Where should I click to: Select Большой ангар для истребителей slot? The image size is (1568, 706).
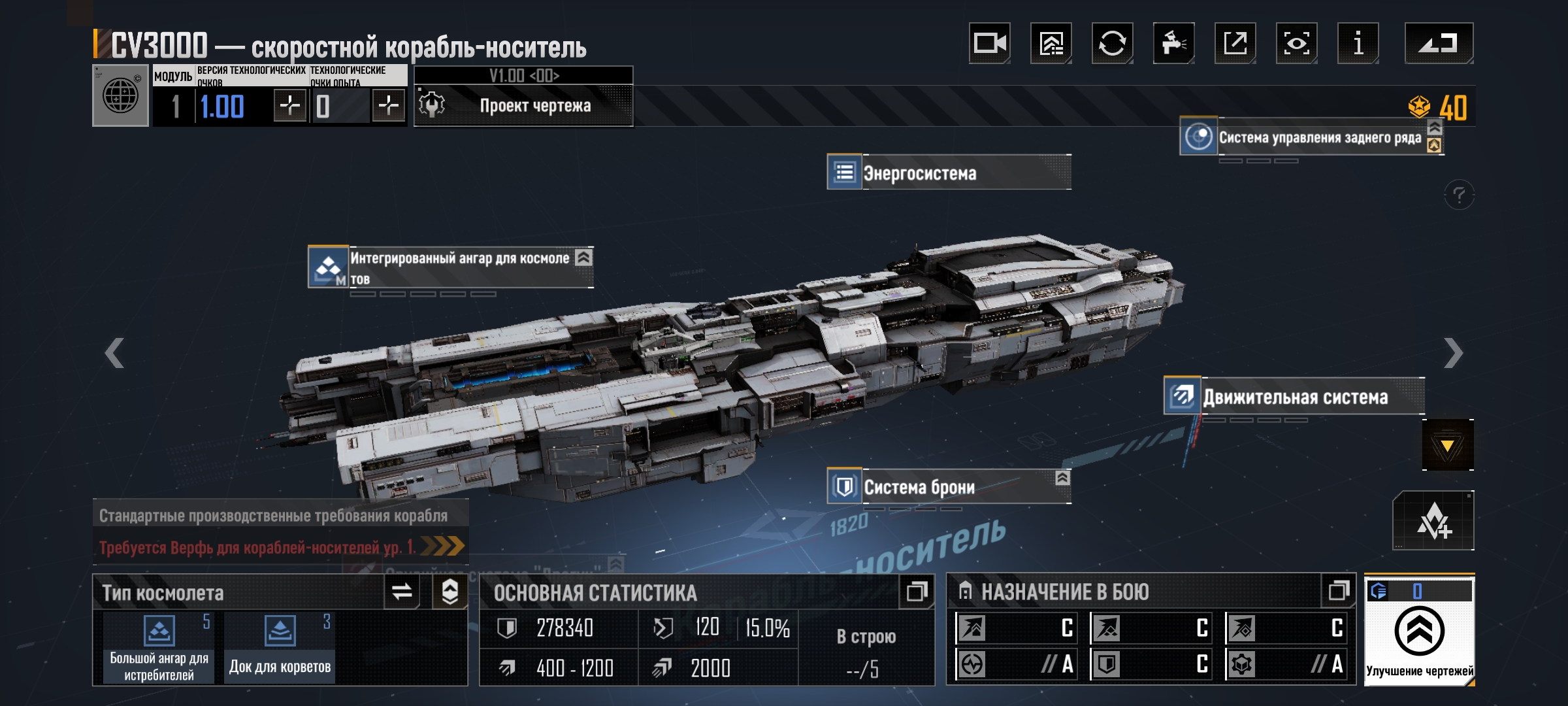point(159,647)
